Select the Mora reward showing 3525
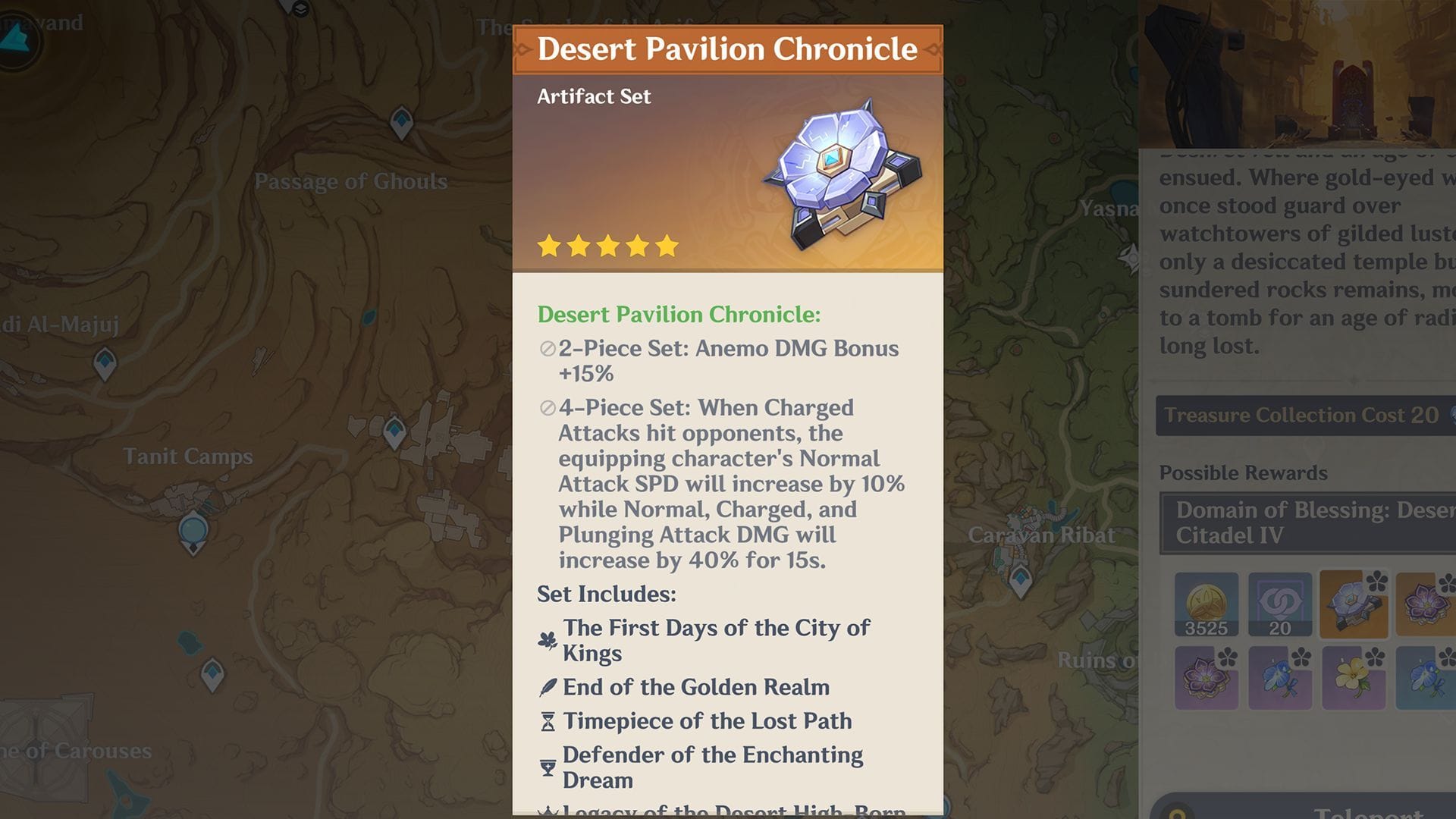The width and height of the screenshot is (1456, 819). [1206, 605]
